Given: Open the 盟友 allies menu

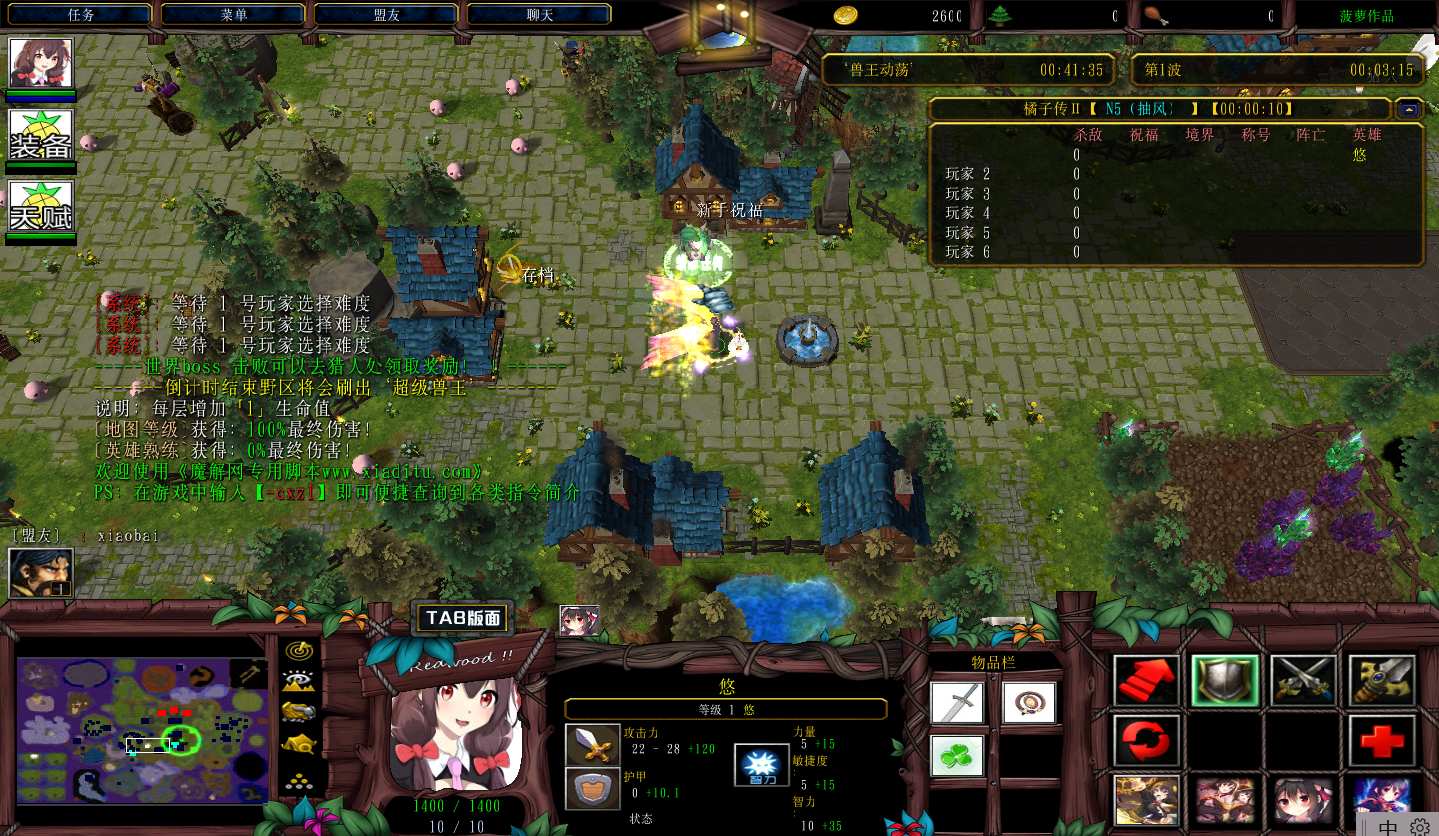Looking at the screenshot, I should [386, 15].
